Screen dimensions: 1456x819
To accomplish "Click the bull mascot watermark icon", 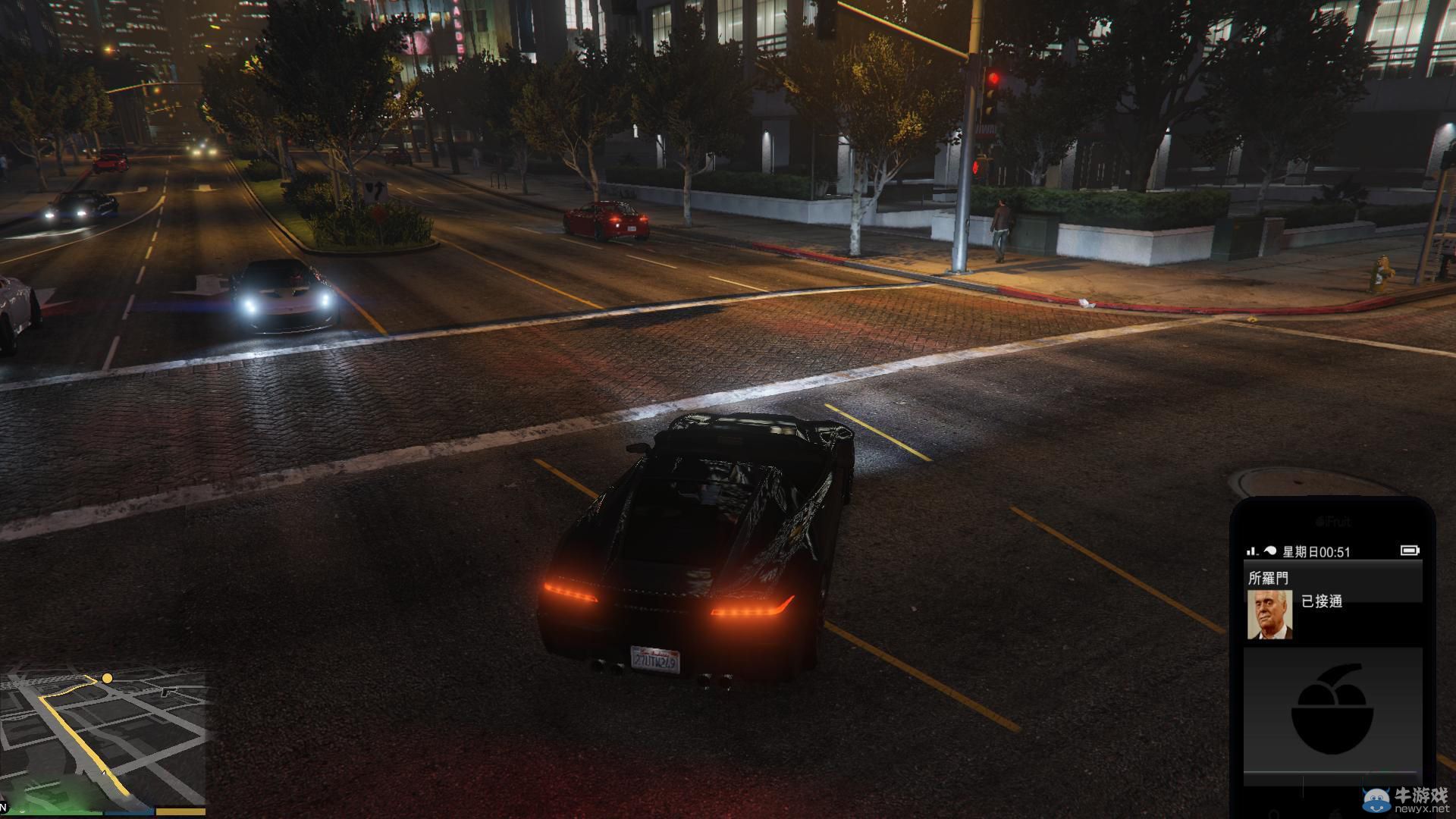I will (x=1377, y=801).
